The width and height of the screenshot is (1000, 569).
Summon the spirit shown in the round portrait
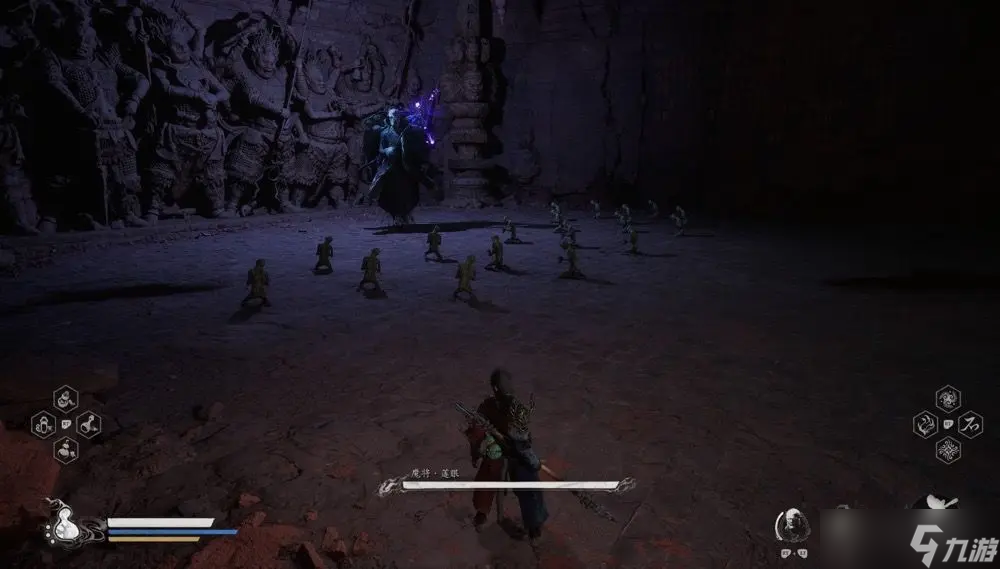pyautogui.click(x=790, y=523)
